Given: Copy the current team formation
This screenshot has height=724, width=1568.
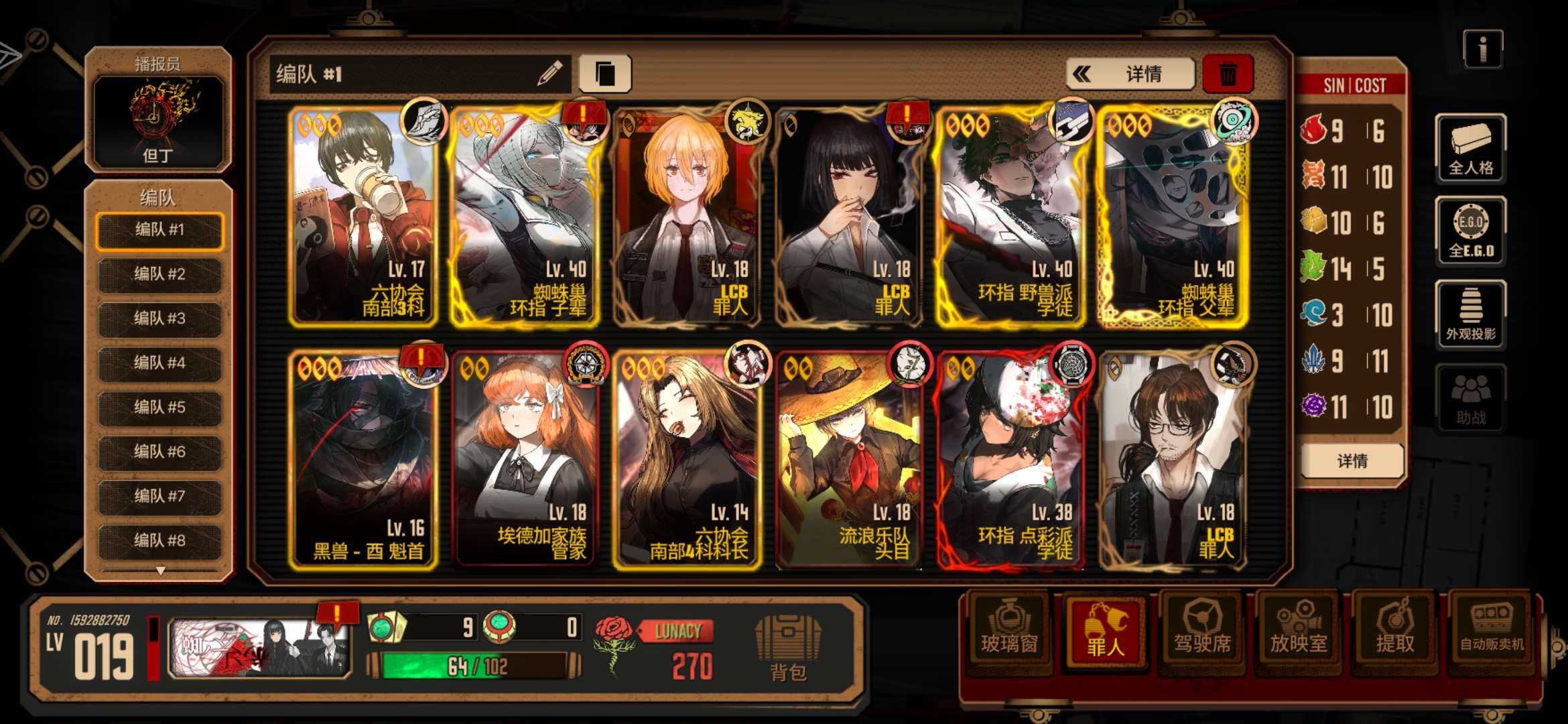Looking at the screenshot, I should [x=604, y=74].
